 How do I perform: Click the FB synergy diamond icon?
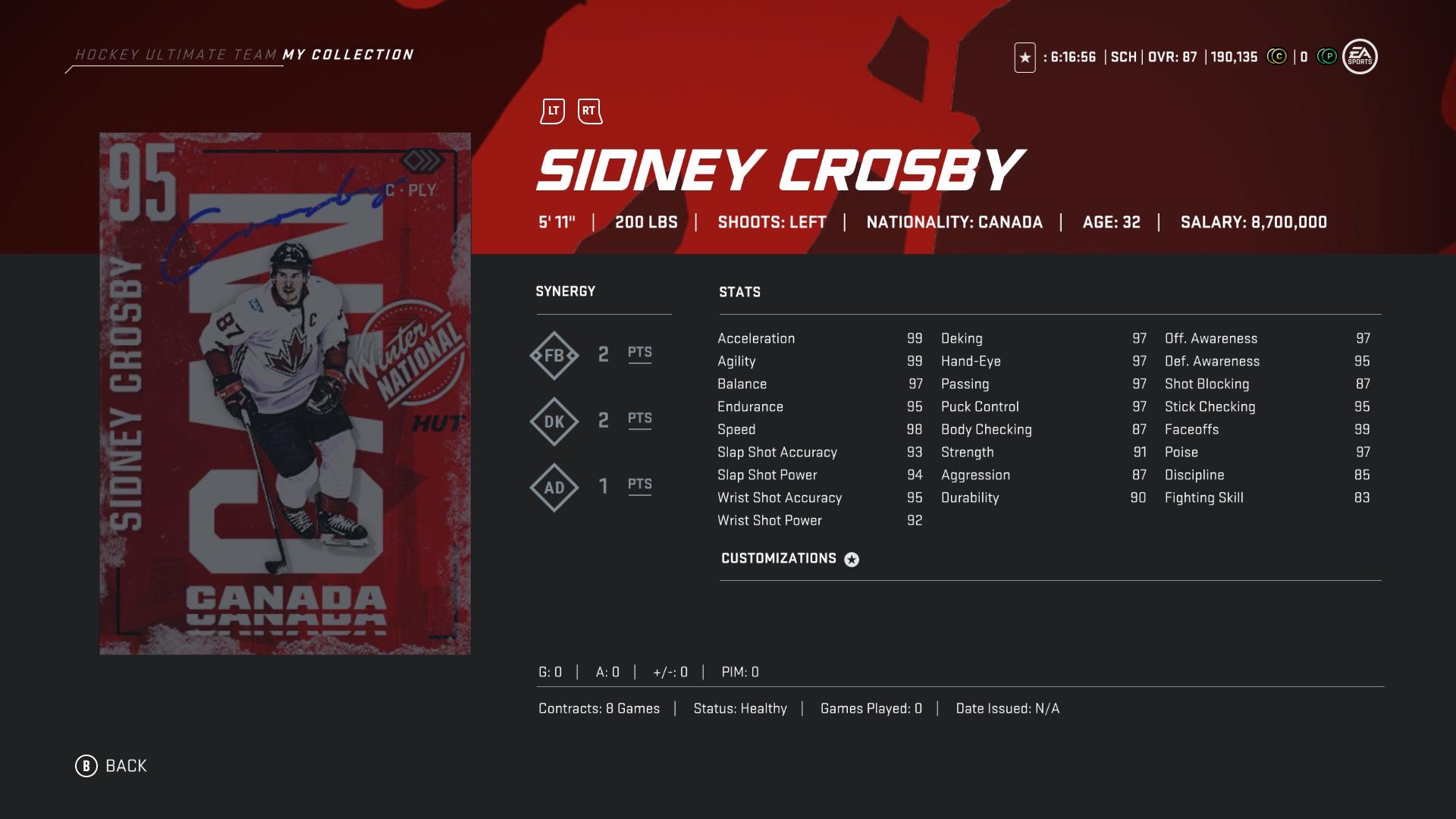(x=554, y=353)
